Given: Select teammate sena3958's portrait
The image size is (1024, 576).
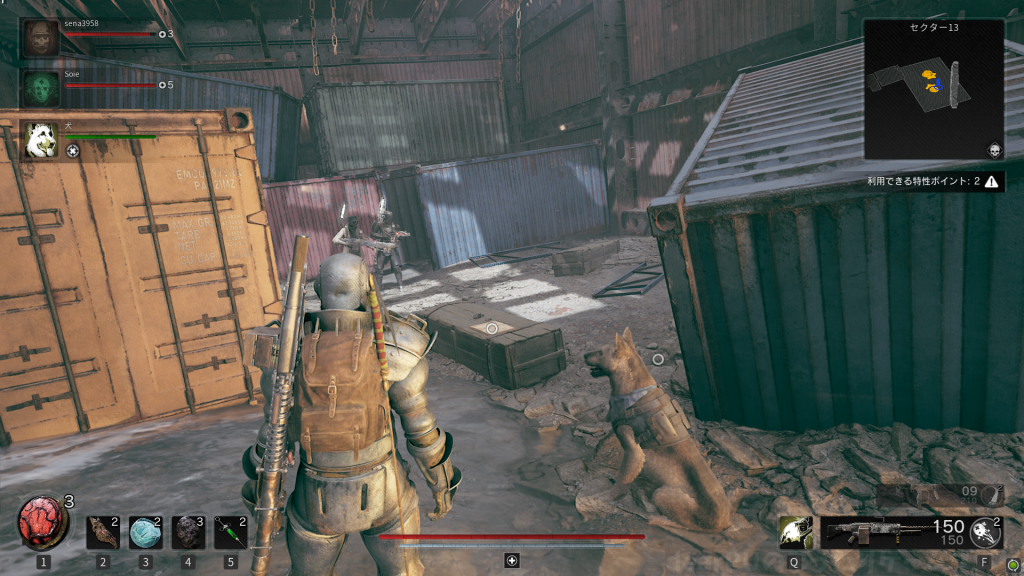Looking at the screenshot, I should point(42,38).
